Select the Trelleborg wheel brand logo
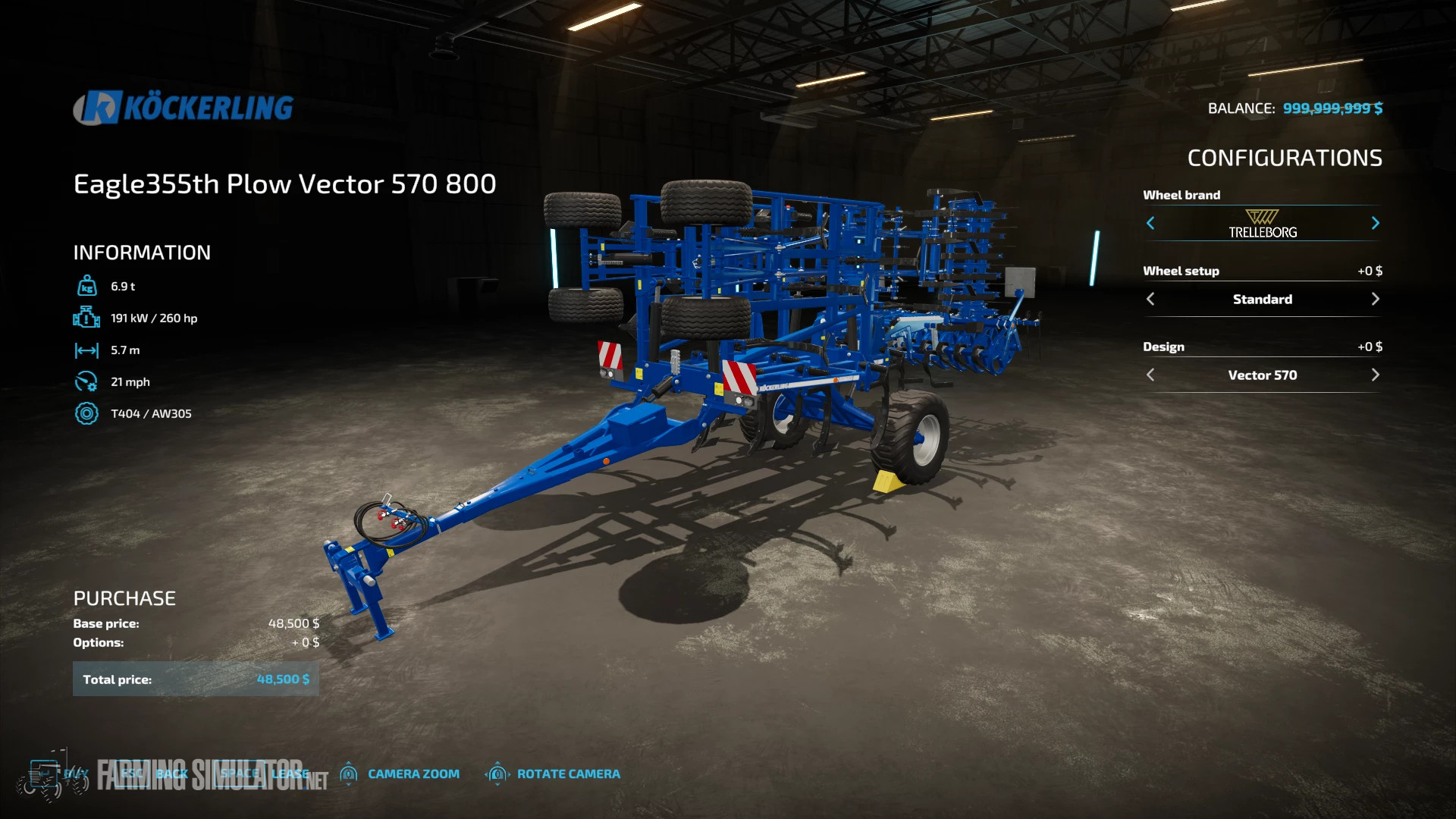Image resolution: width=1456 pixels, height=819 pixels. (1263, 222)
